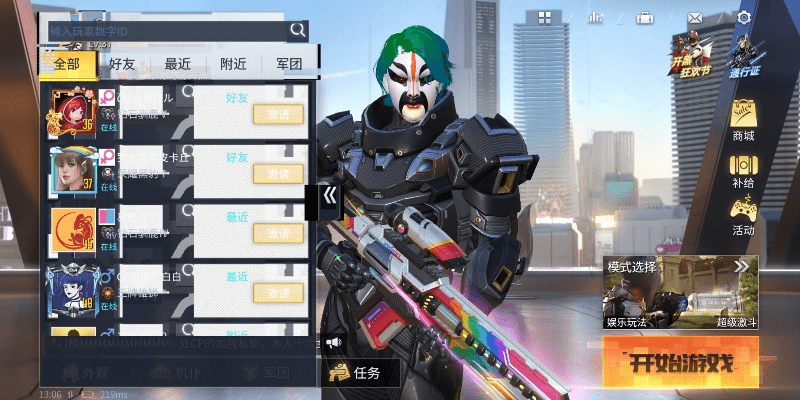This screenshot has width=800, height=400.
Task: Click the player ID search field
Action: tap(165, 31)
